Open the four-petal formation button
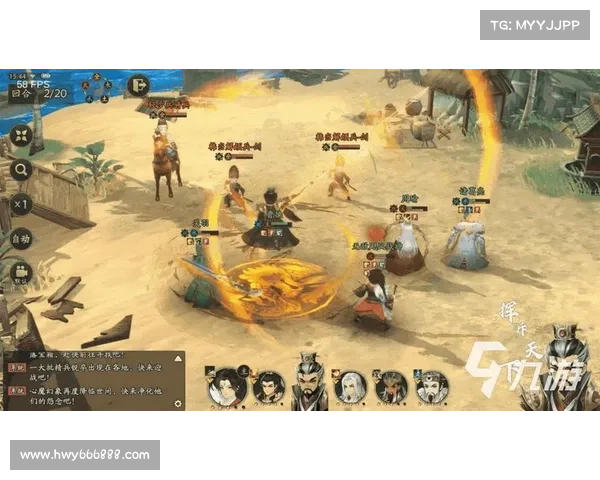Image resolution: width=600 pixels, height=480 pixels. 21,136
